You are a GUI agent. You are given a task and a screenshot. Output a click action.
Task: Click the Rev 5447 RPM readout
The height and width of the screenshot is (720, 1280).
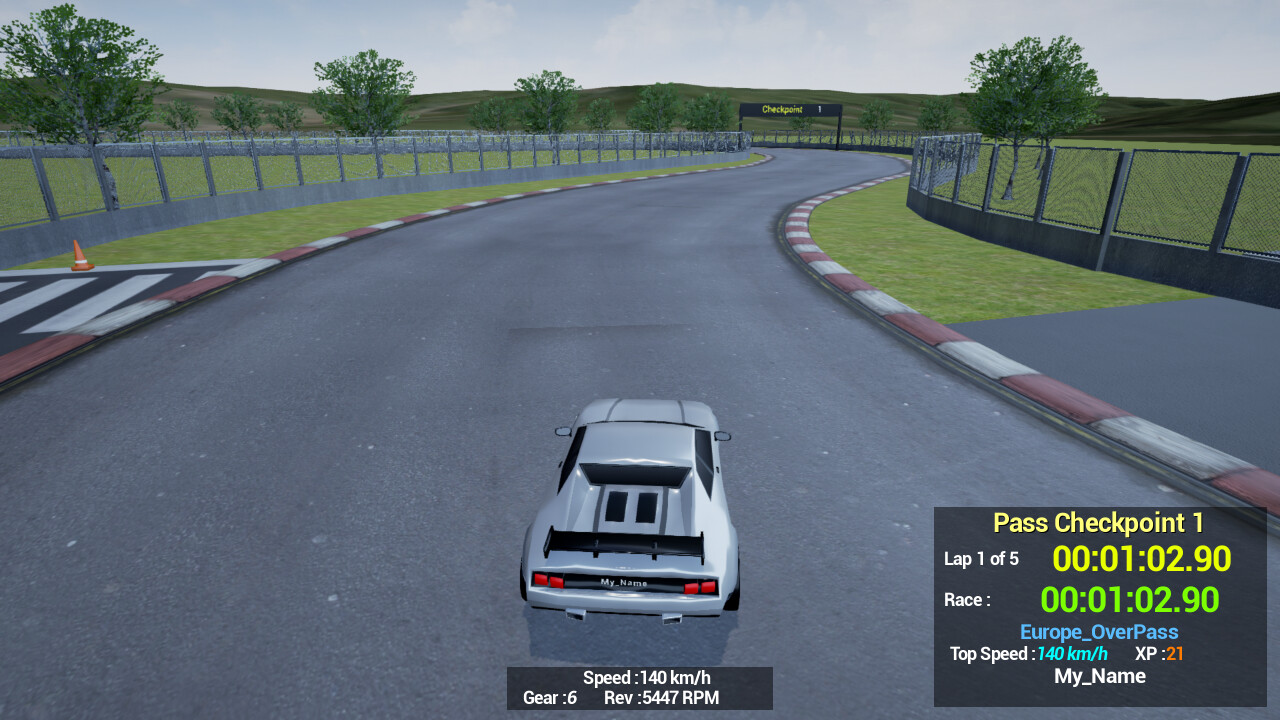tap(661, 698)
